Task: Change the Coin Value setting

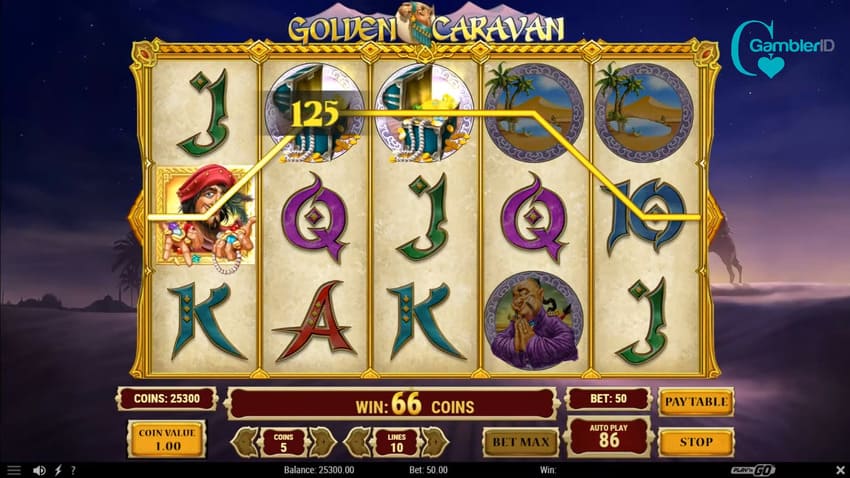Action: [166, 437]
